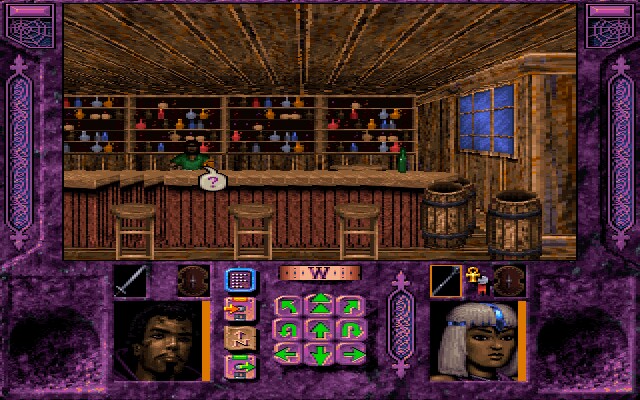Click the green curved arrow side button
640x400 pixels.
click(x=239, y=367)
